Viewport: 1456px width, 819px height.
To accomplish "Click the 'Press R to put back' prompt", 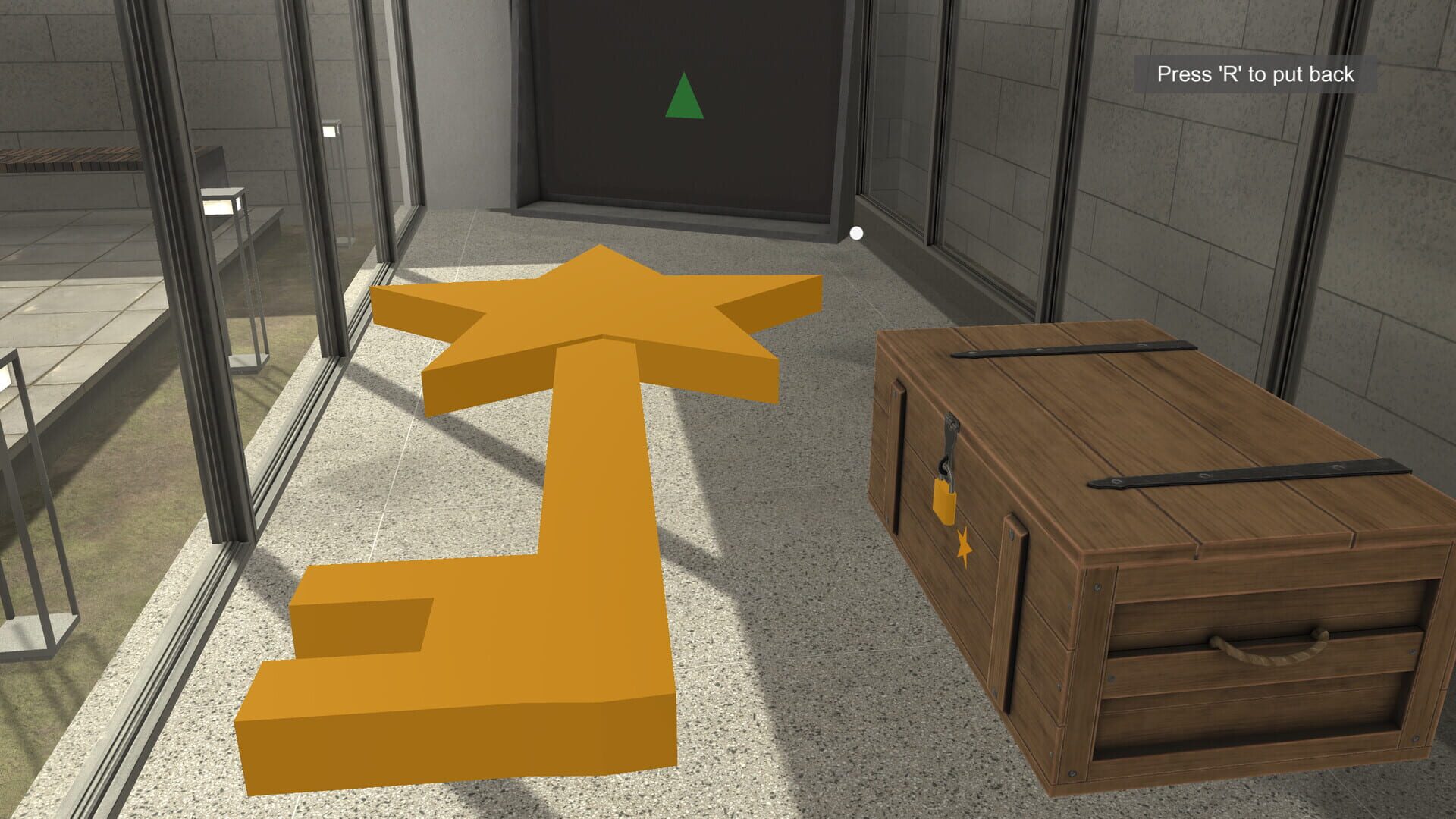I will 1255,74.
